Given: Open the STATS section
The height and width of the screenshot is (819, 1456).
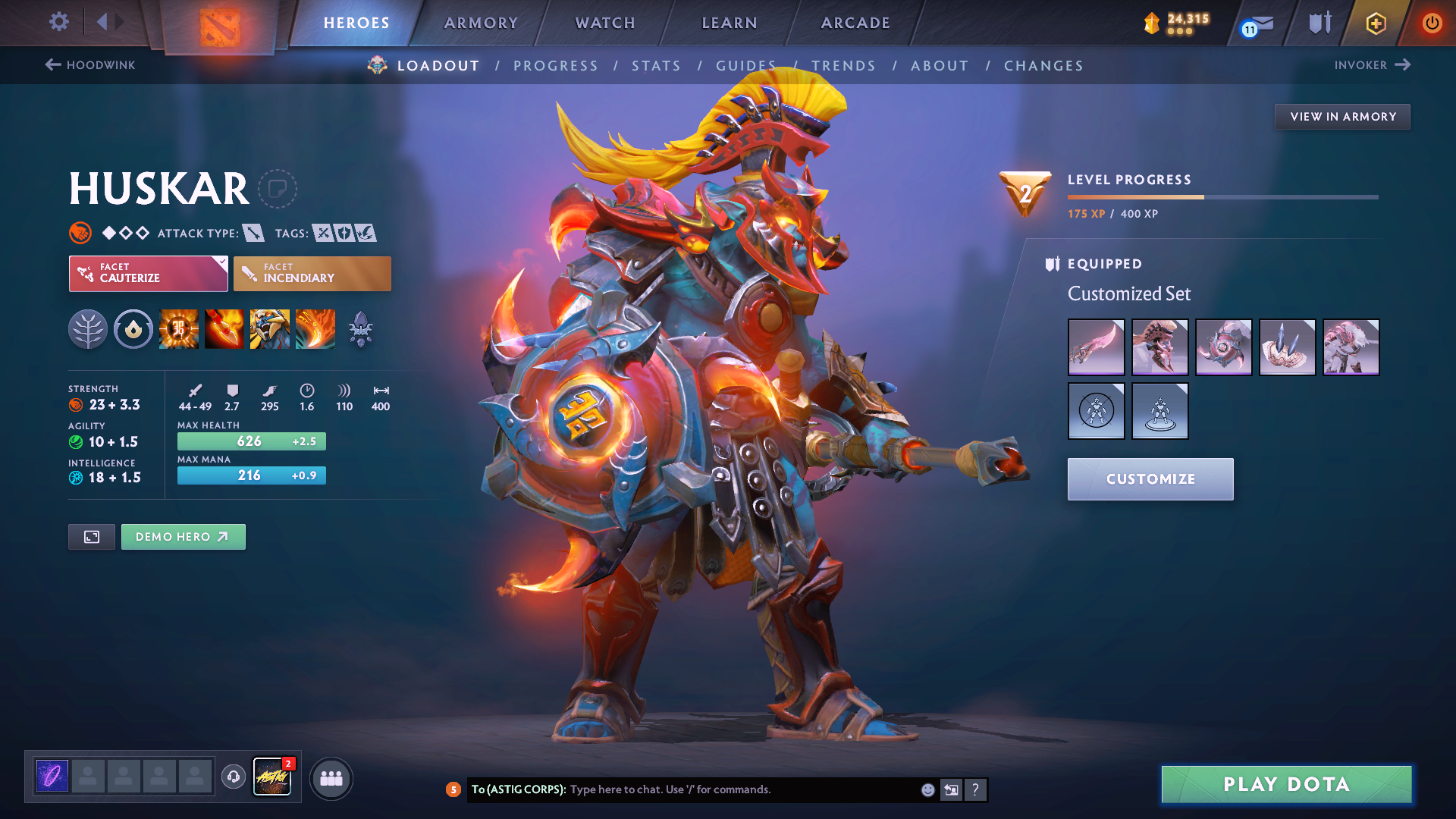Looking at the screenshot, I should [657, 66].
